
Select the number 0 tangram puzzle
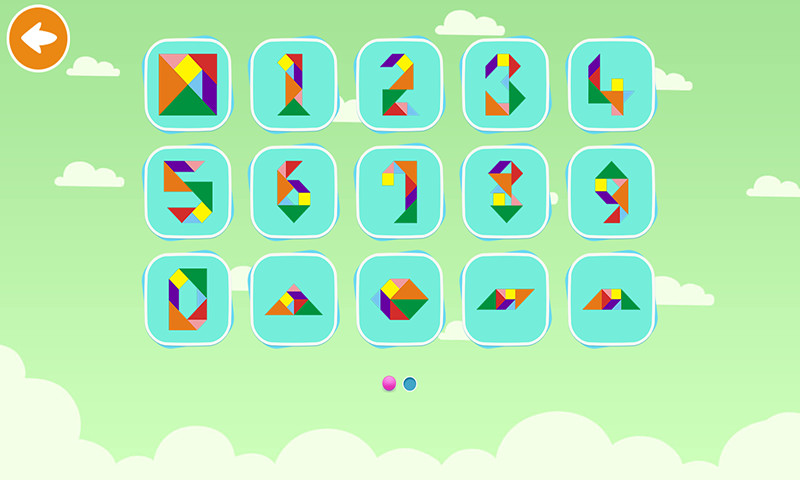coord(187,299)
